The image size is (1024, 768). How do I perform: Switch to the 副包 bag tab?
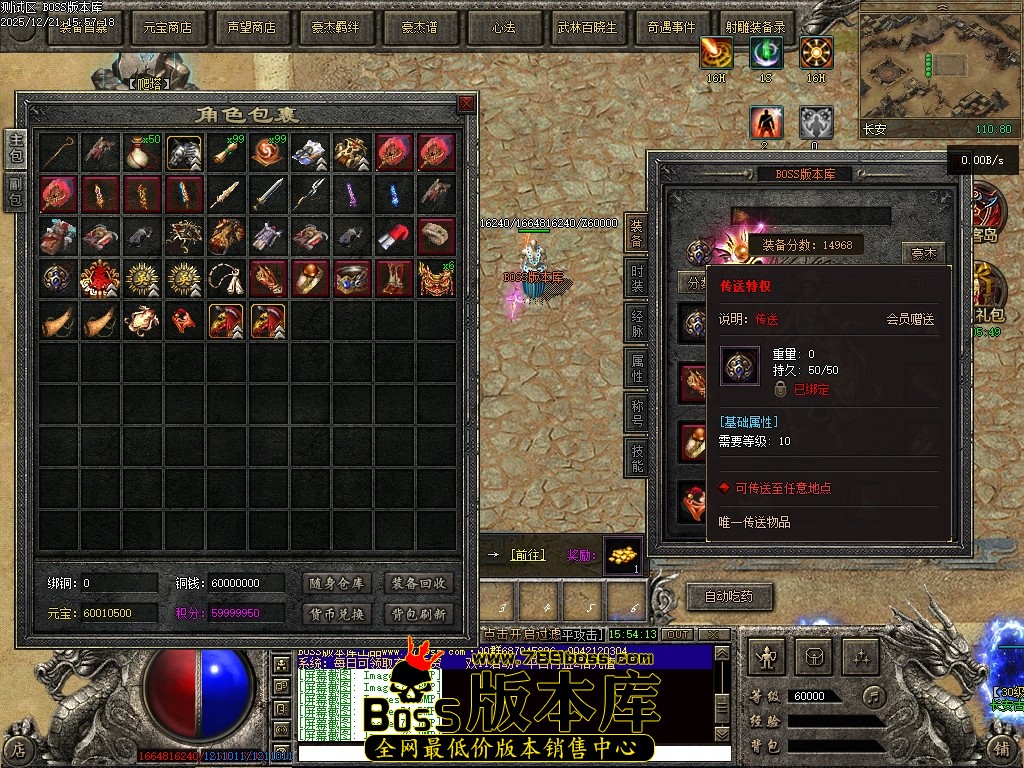16,191
